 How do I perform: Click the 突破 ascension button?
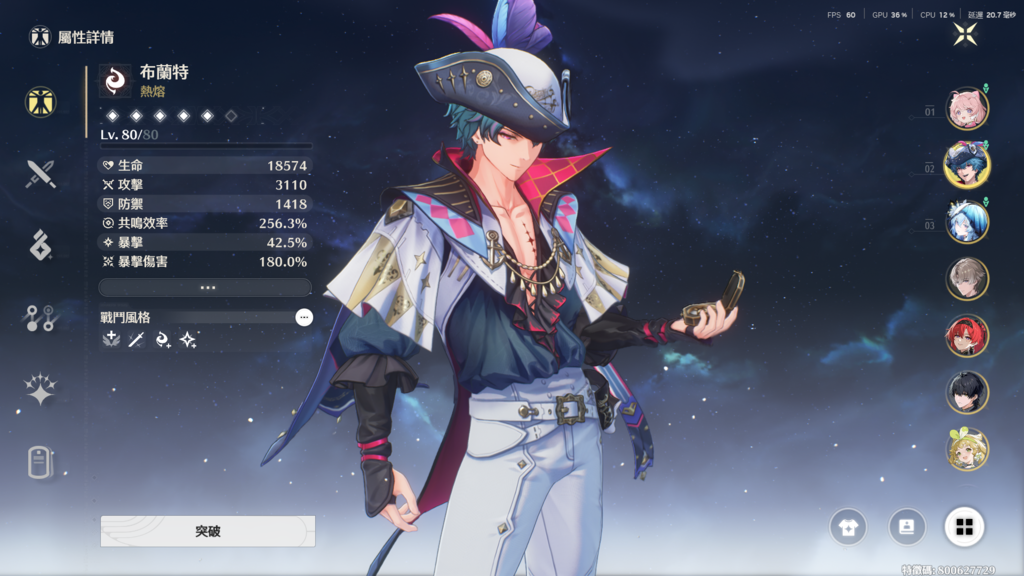[x=208, y=531]
